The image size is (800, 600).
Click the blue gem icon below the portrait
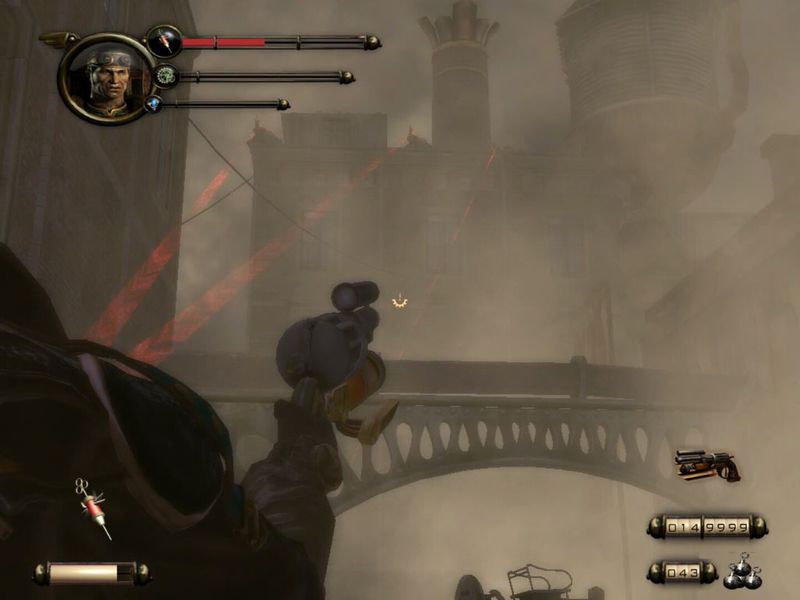[x=153, y=104]
